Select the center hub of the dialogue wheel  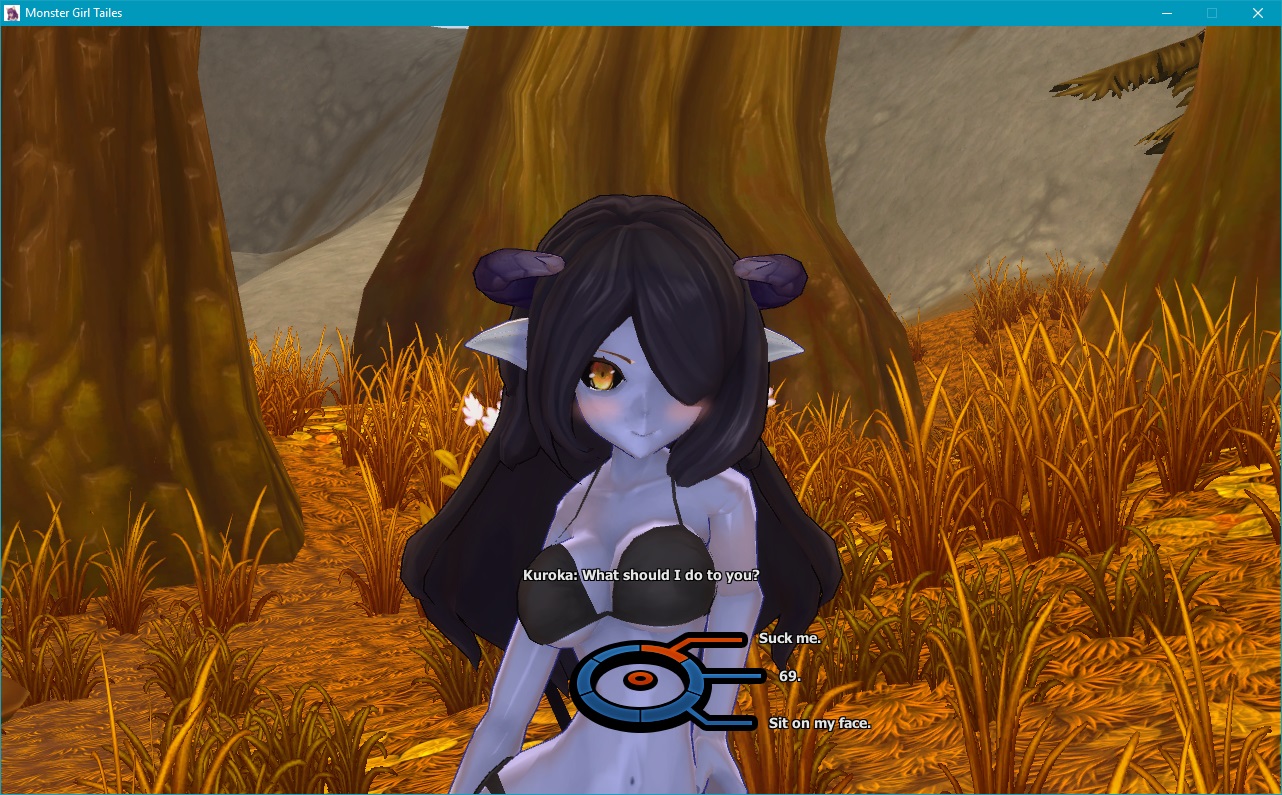(x=640, y=679)
